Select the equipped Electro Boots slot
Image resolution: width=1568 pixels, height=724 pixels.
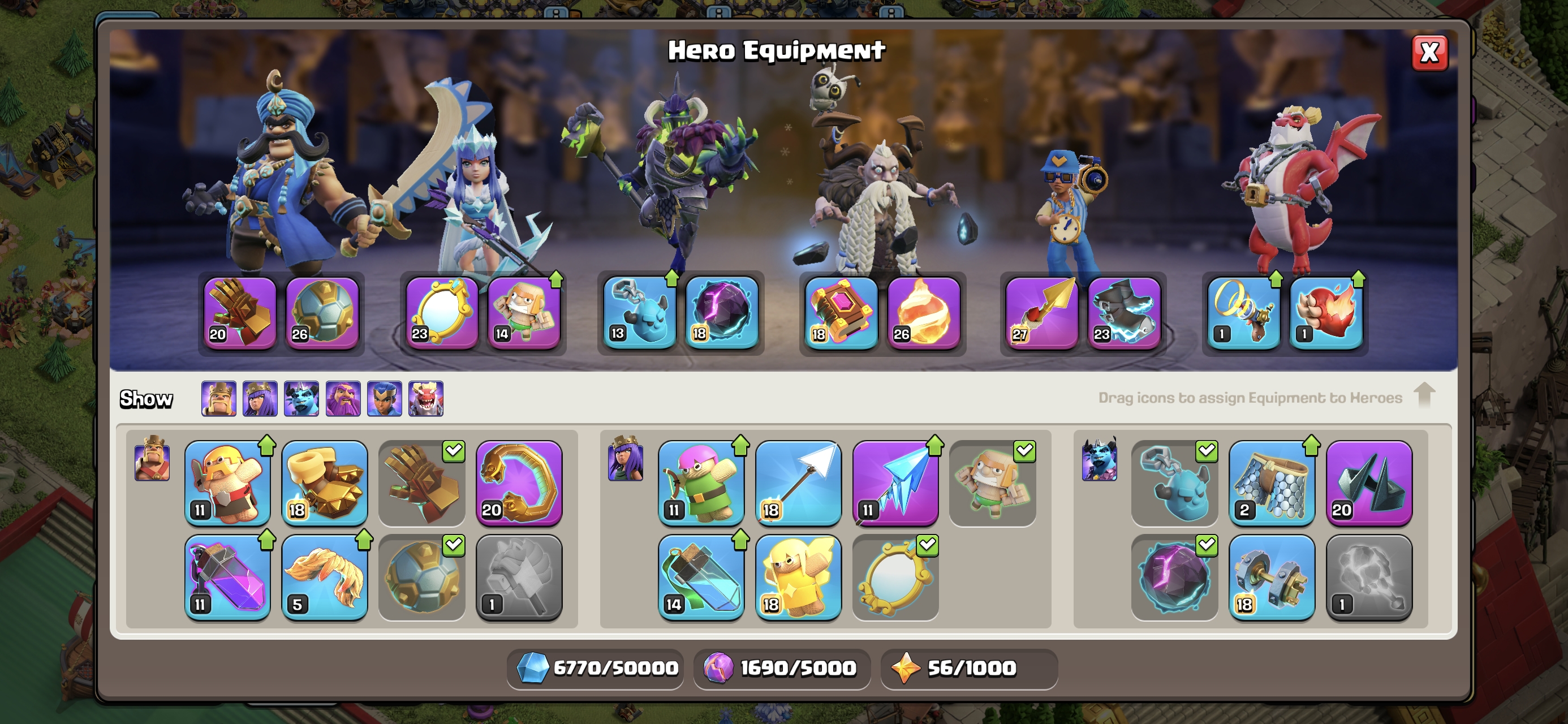pos(1123,313)
